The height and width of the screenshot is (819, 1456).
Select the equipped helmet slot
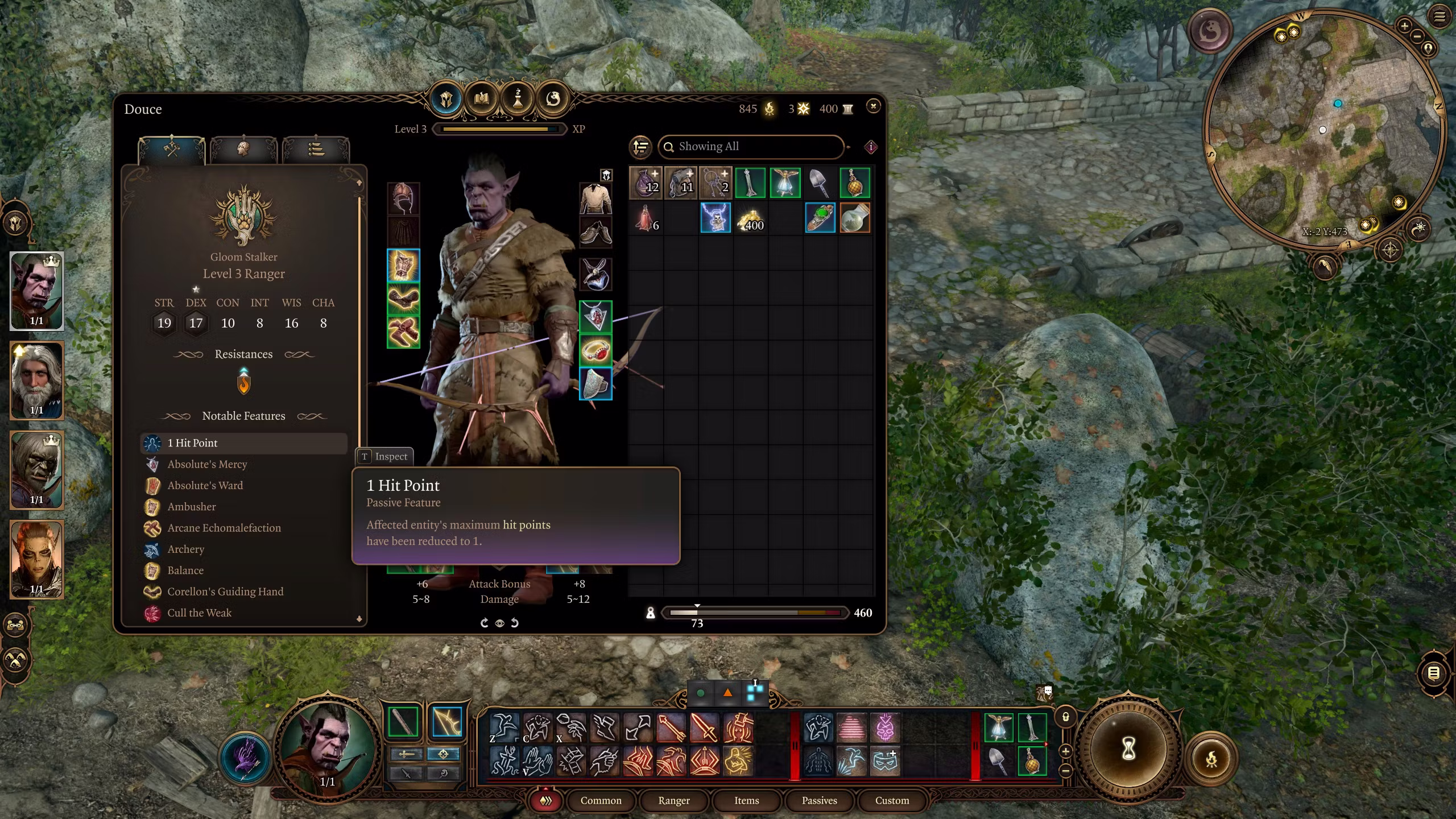403,198
